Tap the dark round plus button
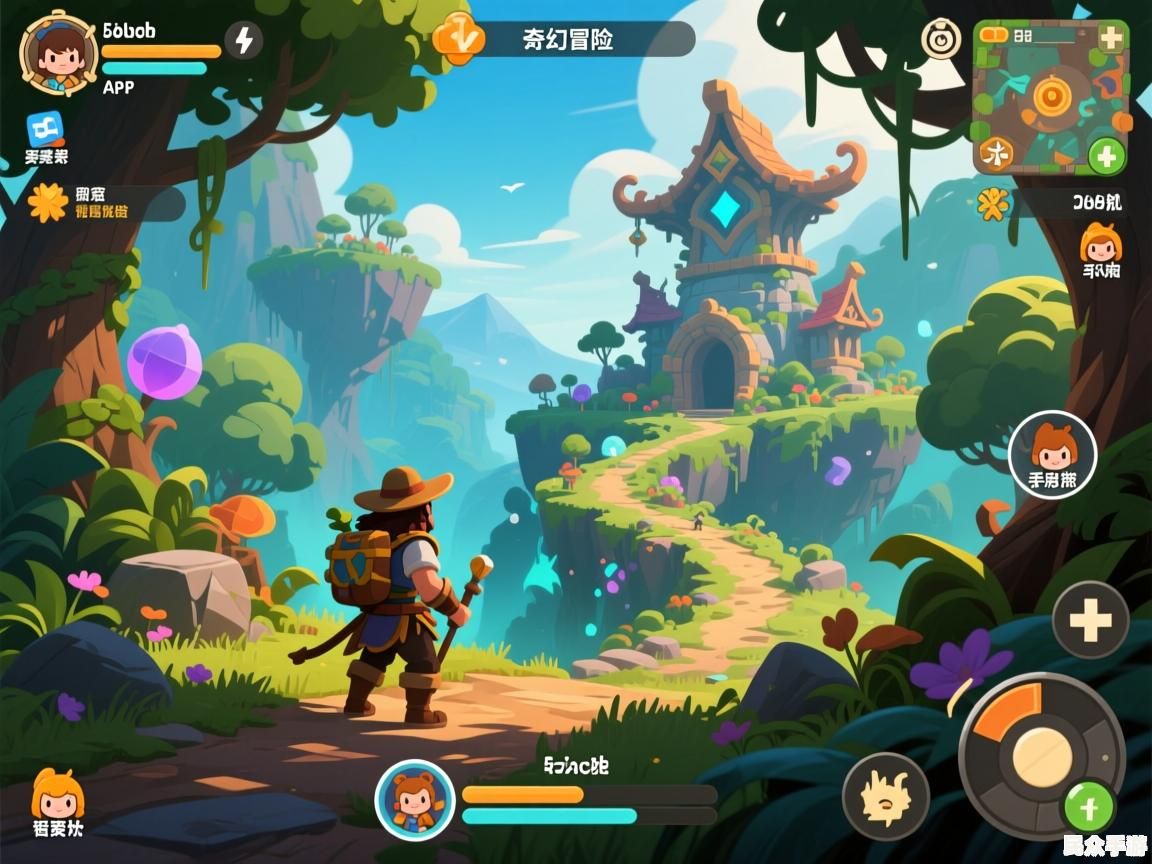 1090,620
